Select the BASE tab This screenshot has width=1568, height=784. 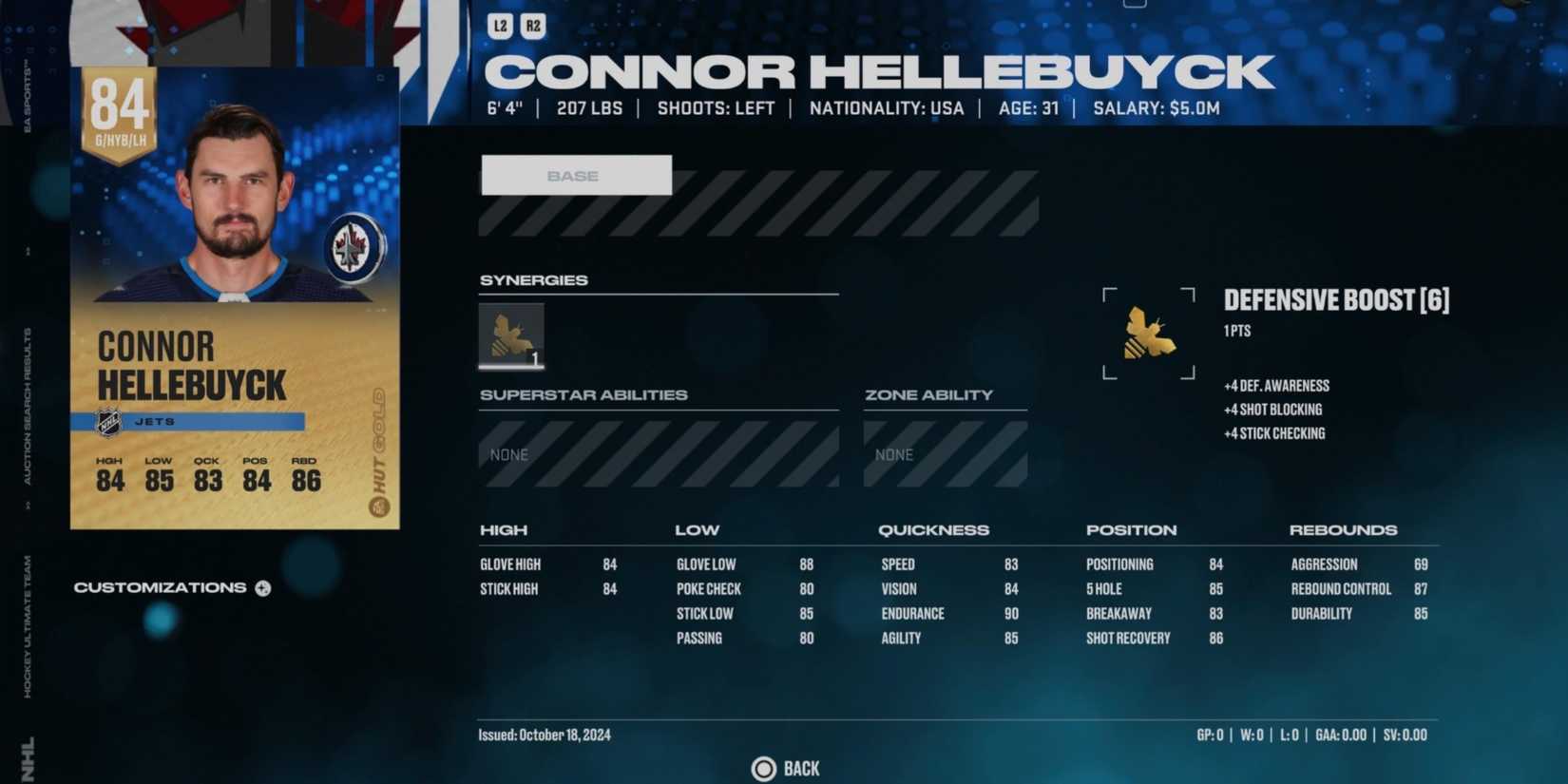click(575, 175)
